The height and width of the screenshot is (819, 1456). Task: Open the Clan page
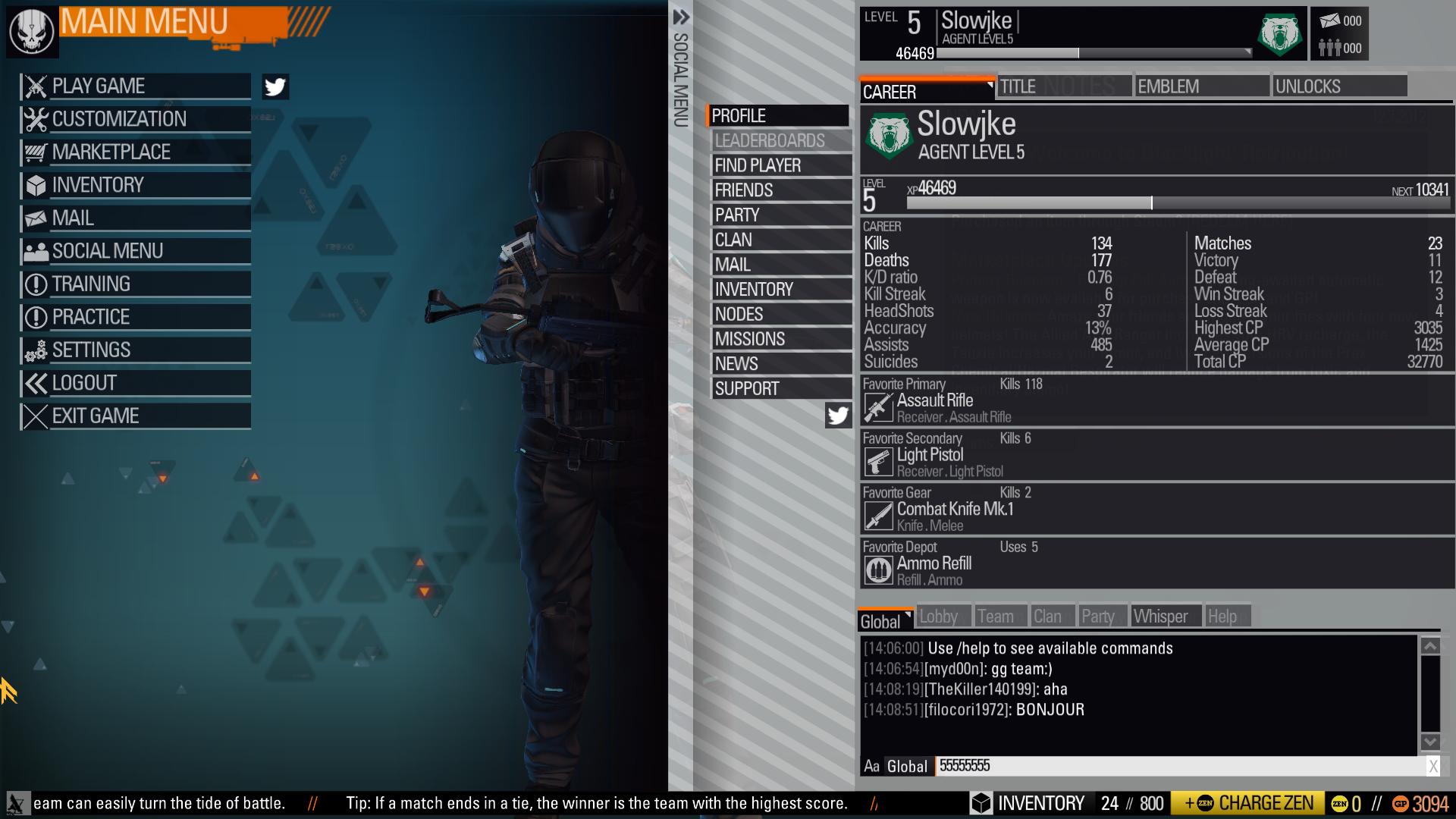click(x=780, y=240)
